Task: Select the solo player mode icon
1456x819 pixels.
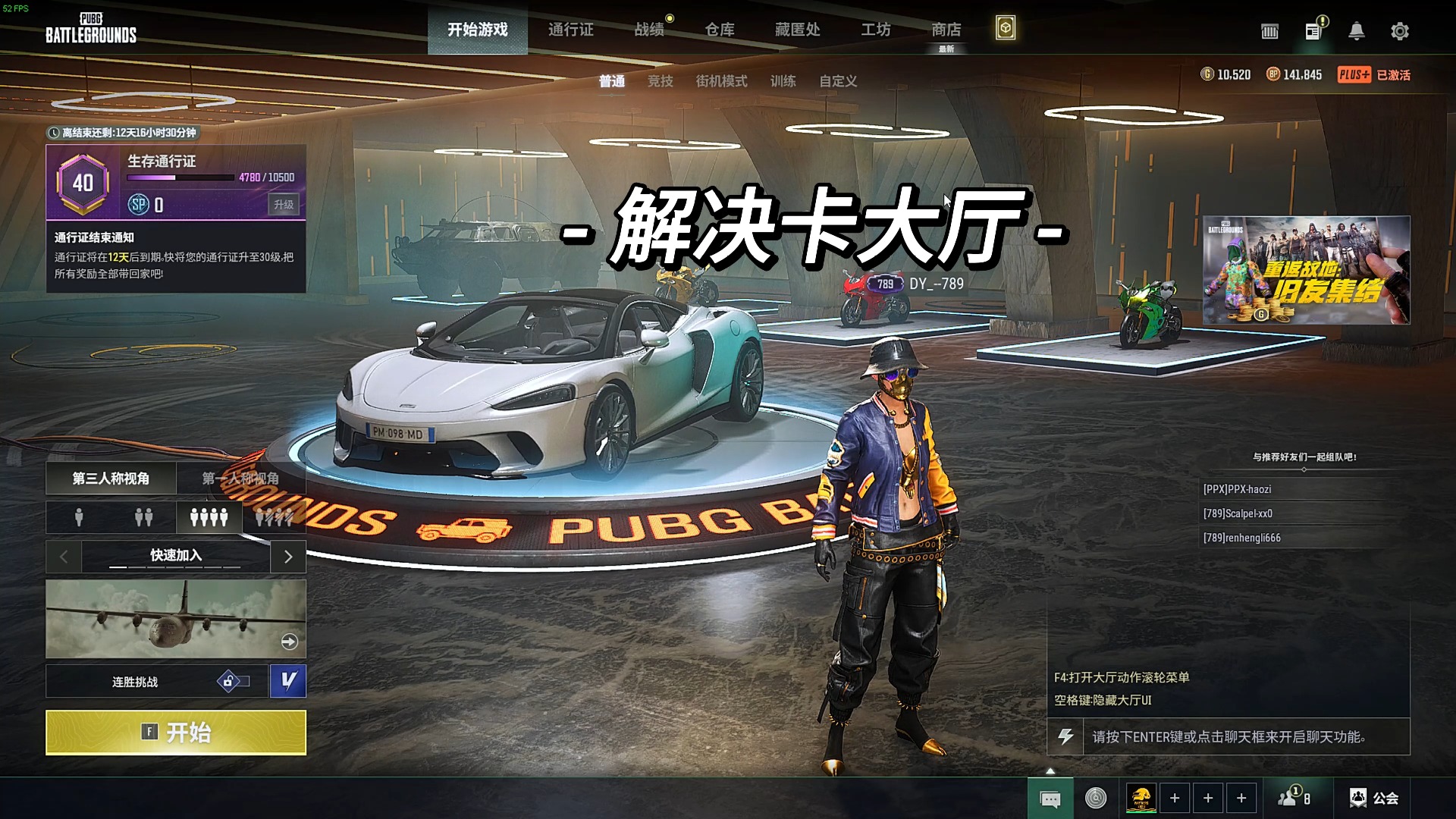Action: point(78,517)
